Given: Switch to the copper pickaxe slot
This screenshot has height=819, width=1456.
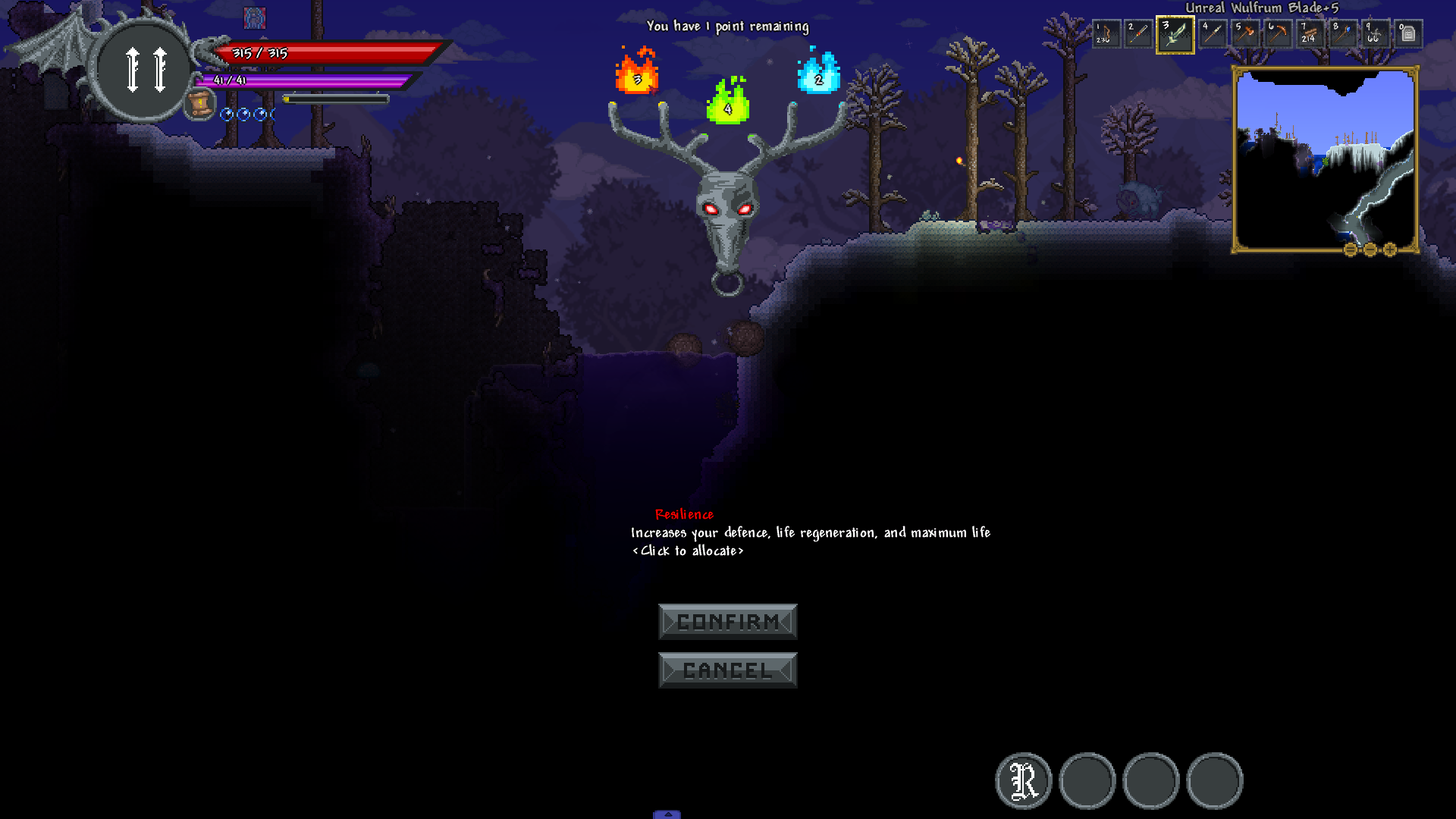Looking at the screenshot, I should click(1278, 34).
